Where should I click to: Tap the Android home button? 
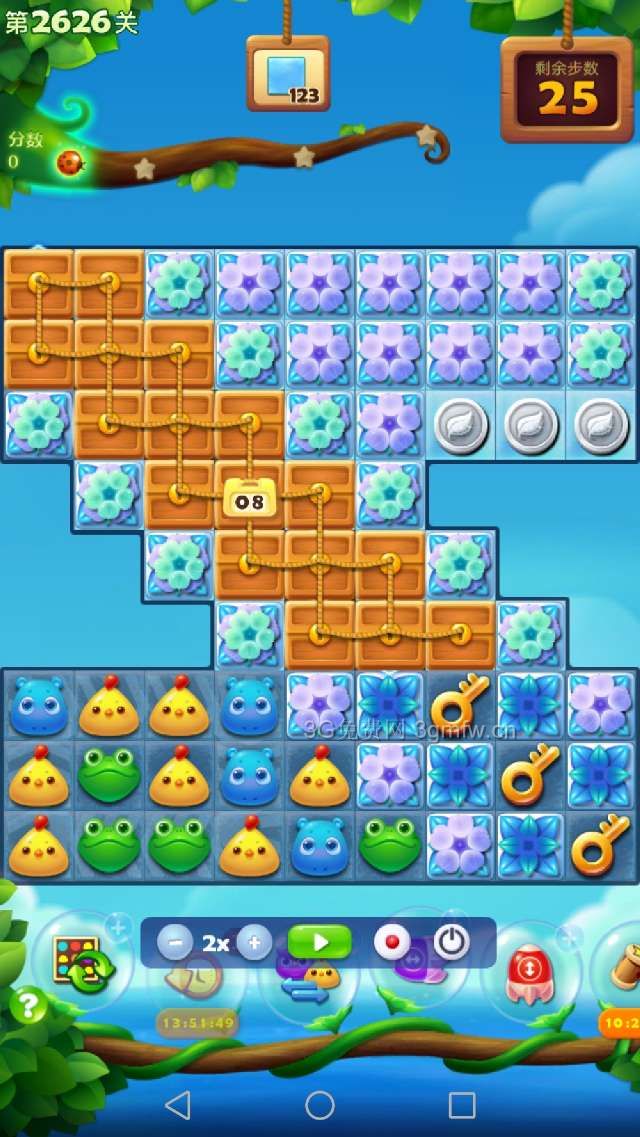click(320, 1104)
